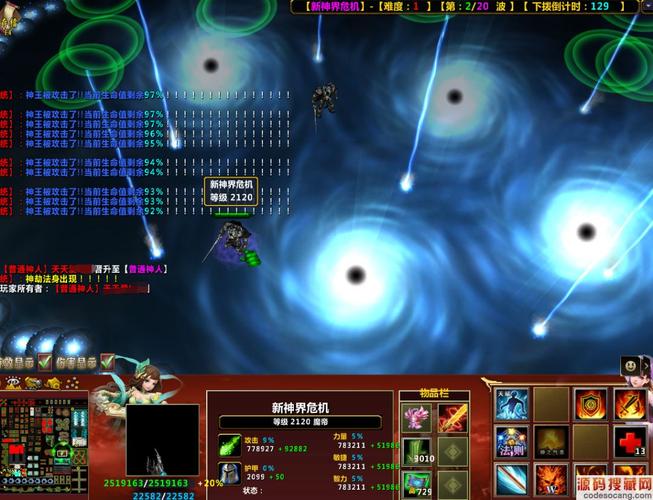This screenshot has width=653, height=500.
Task: Toggle the 伤害显示 damage display checkbox
Action: click(x=107, y=362)
